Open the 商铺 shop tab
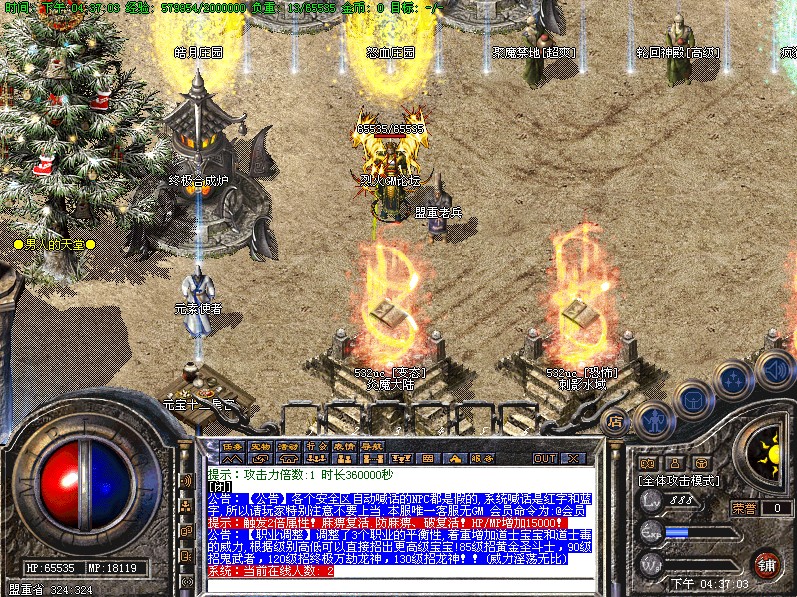 [x=289, y=444]
